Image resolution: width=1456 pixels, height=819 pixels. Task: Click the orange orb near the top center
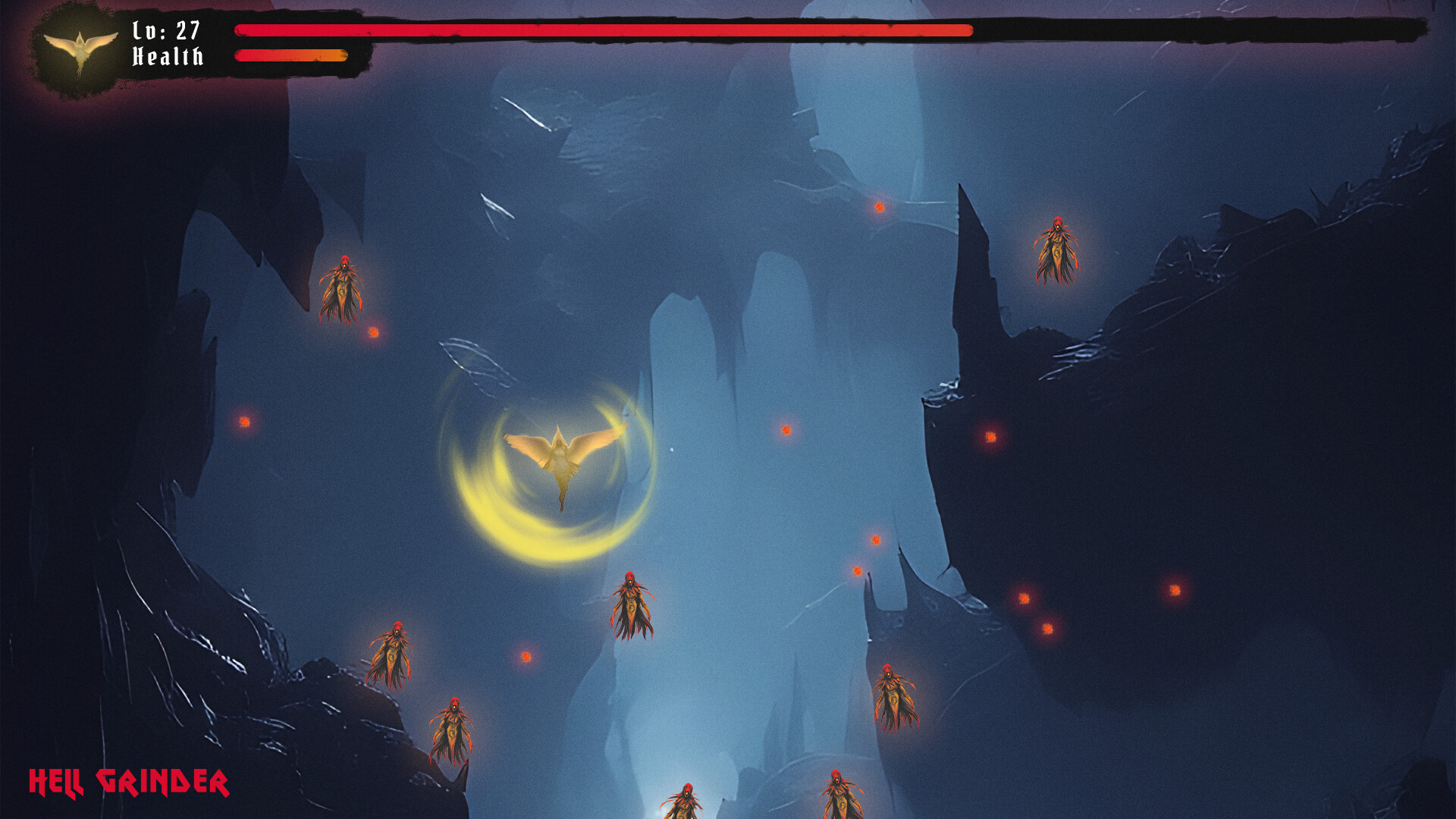(880, 206)
